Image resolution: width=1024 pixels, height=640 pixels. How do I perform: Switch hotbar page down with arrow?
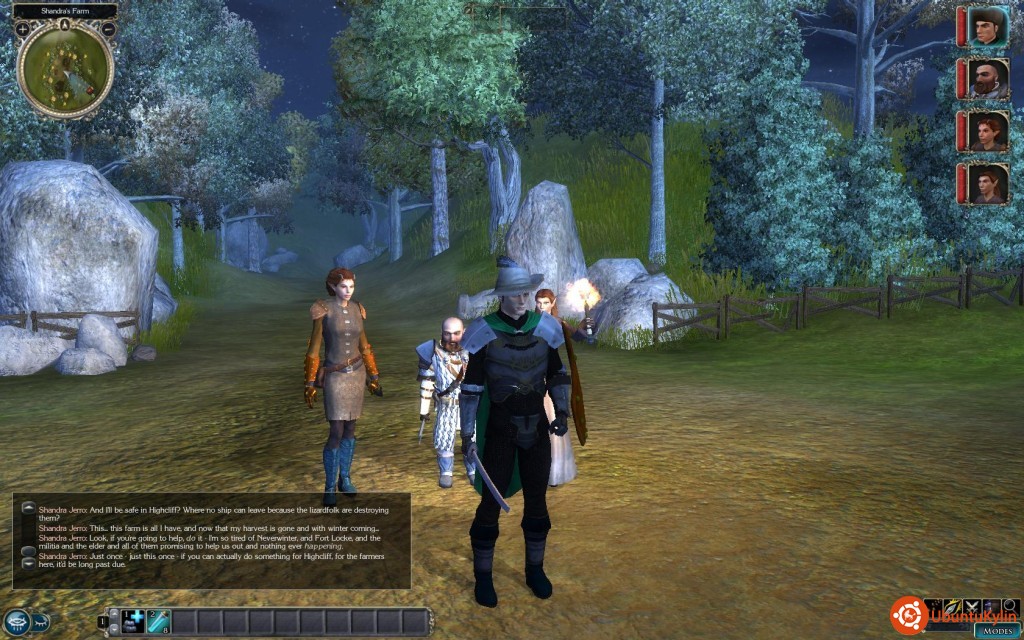[x=113, y=629]
